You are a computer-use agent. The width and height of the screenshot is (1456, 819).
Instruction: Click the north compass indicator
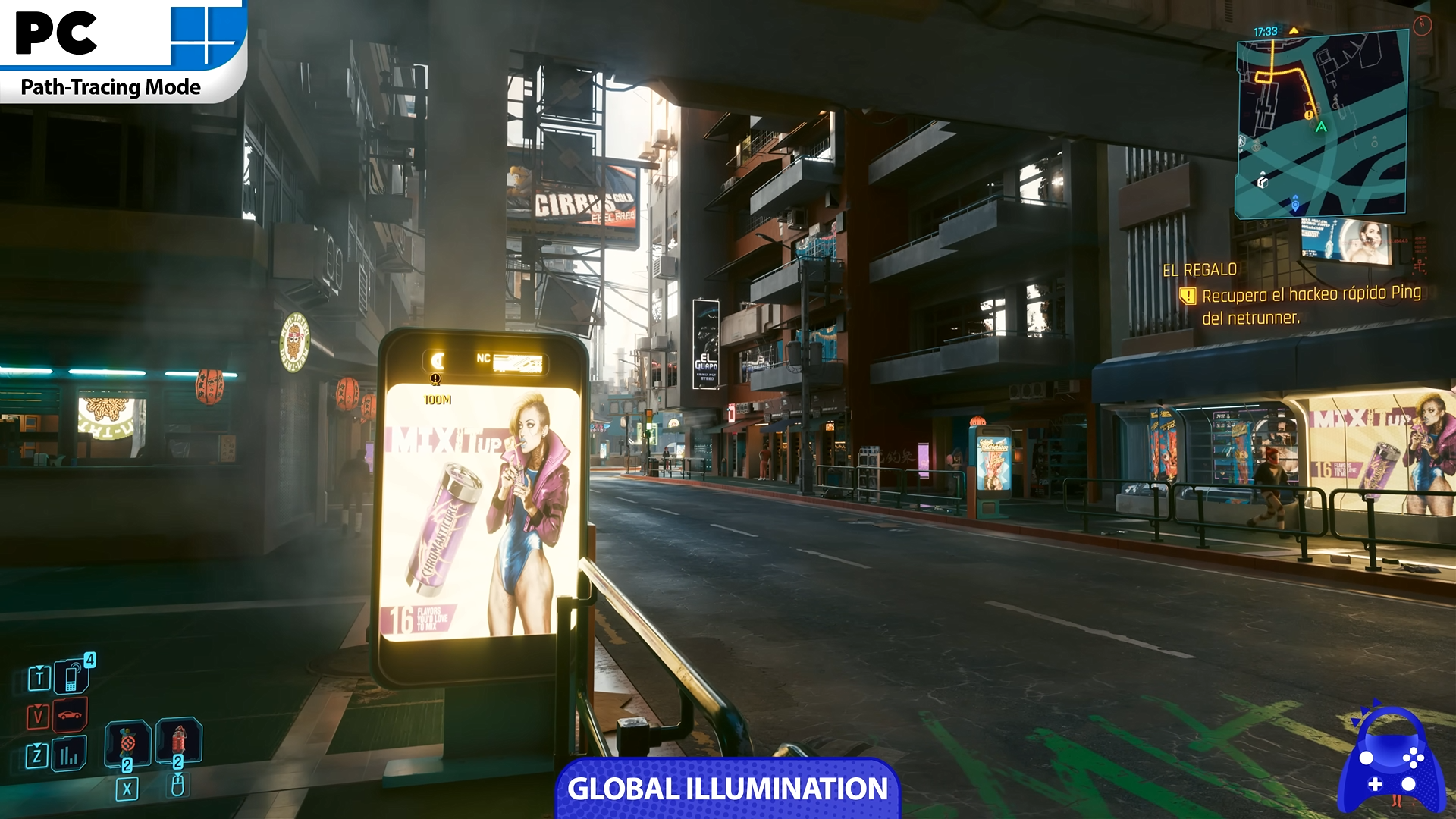[1422, 25]
